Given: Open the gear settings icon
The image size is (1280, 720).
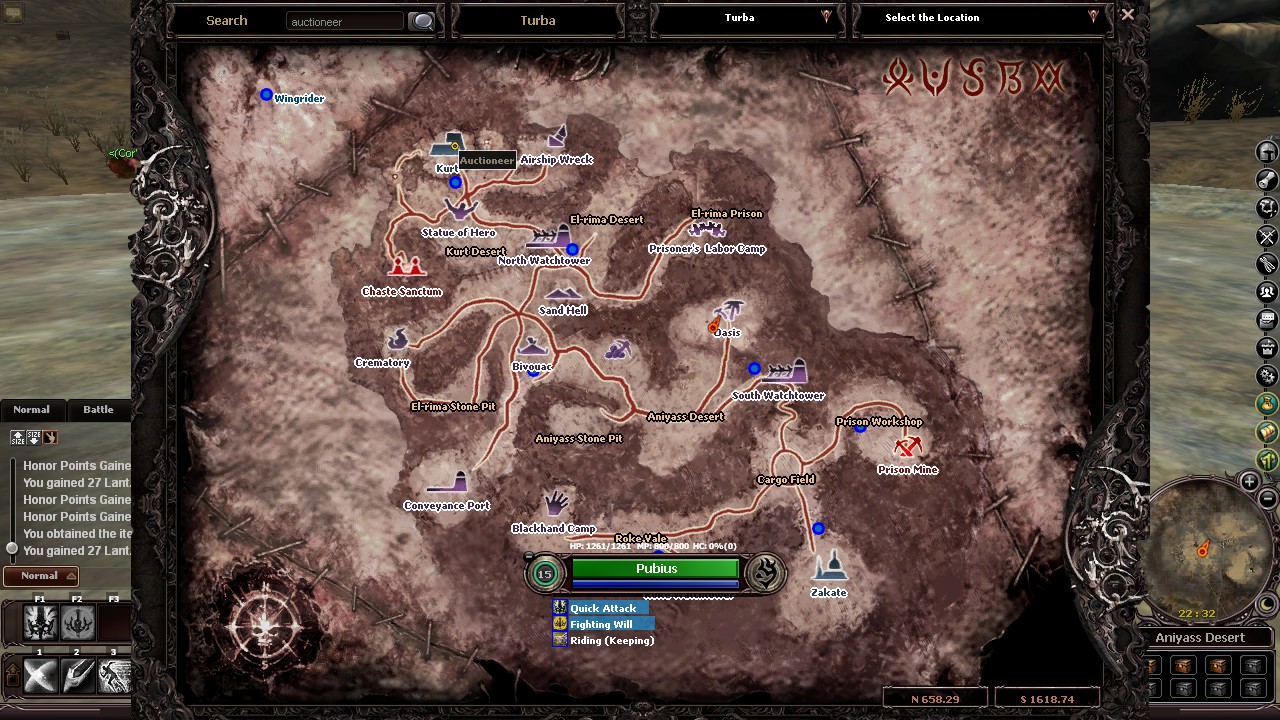Looking at the screenshot, I should [x=1267, y=376].
